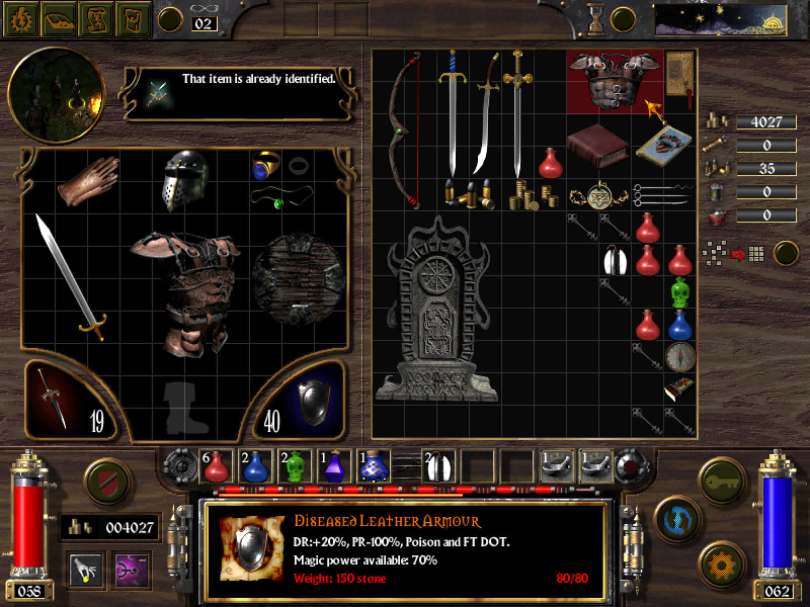
Task: Pick the carved stone monument item
Action: [435, 311]
